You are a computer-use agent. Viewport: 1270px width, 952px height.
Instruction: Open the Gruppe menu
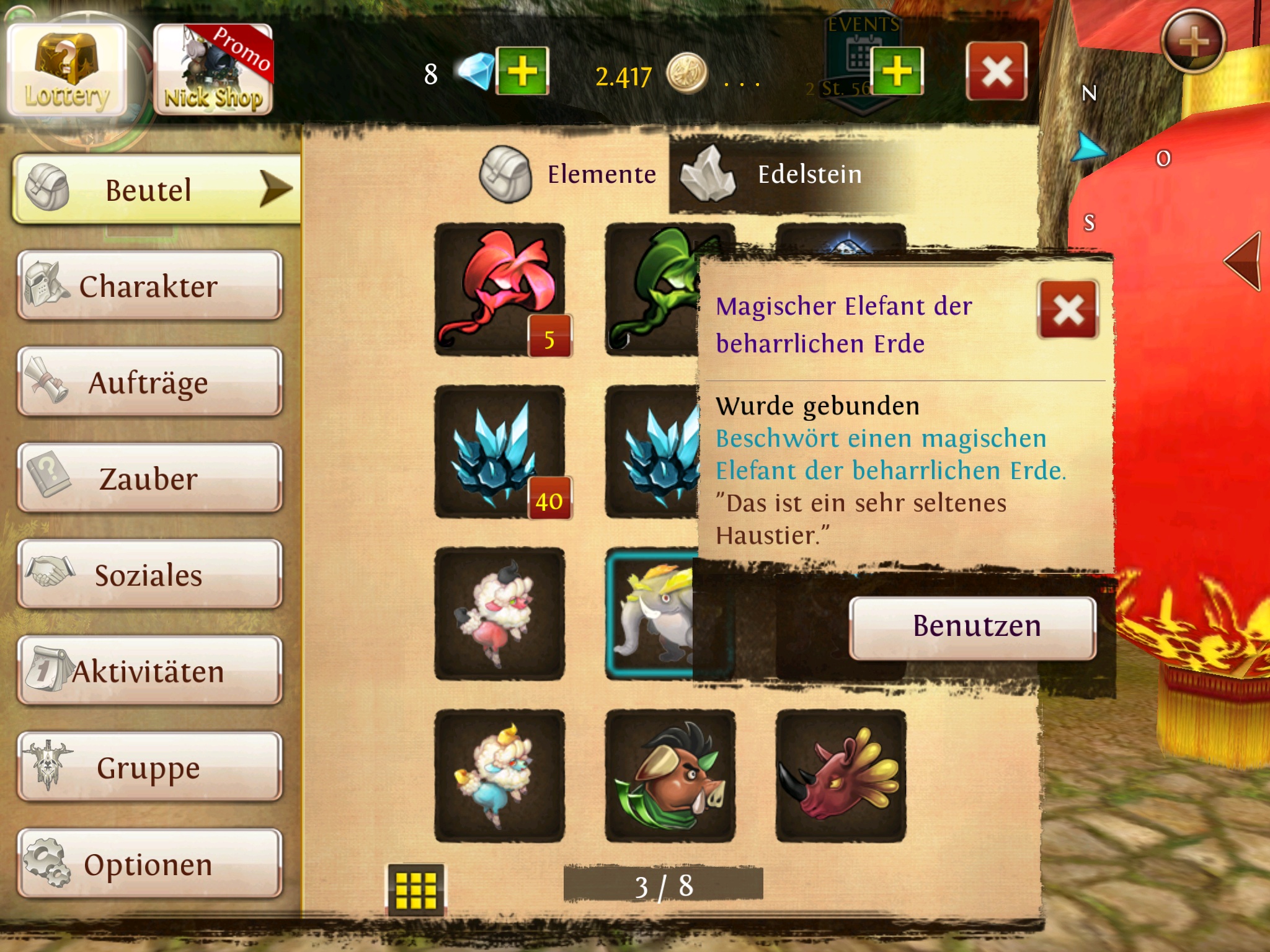point(149,767)
